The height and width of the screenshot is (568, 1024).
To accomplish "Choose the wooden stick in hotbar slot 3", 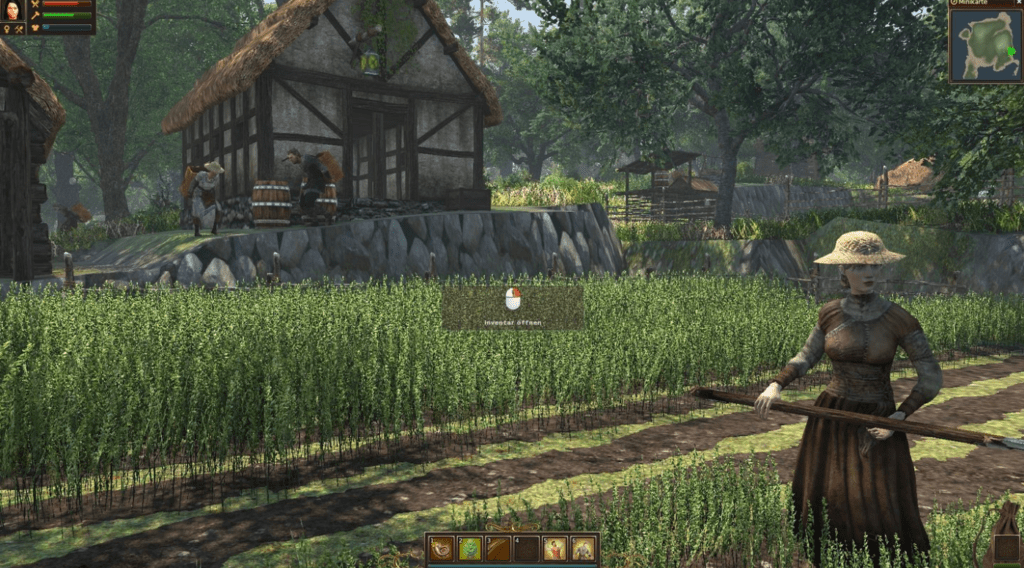I will [498, 548].
